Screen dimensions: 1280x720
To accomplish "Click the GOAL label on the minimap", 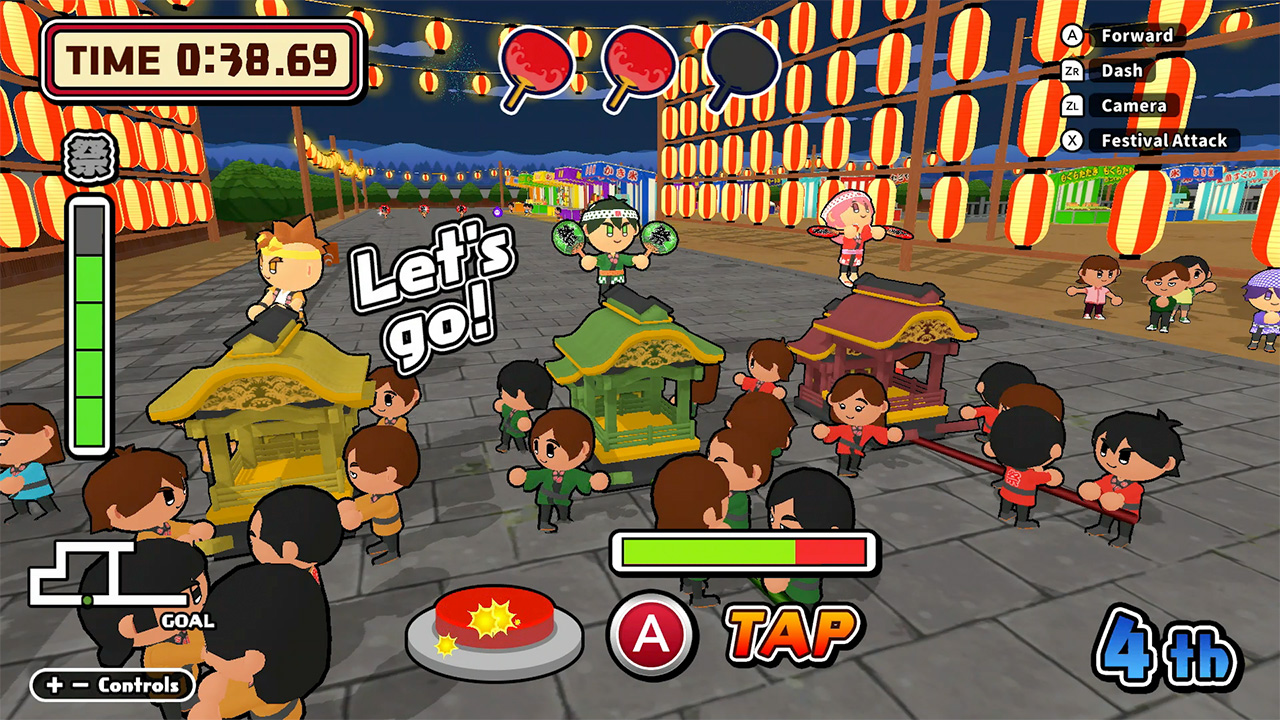I will [187, 619].
